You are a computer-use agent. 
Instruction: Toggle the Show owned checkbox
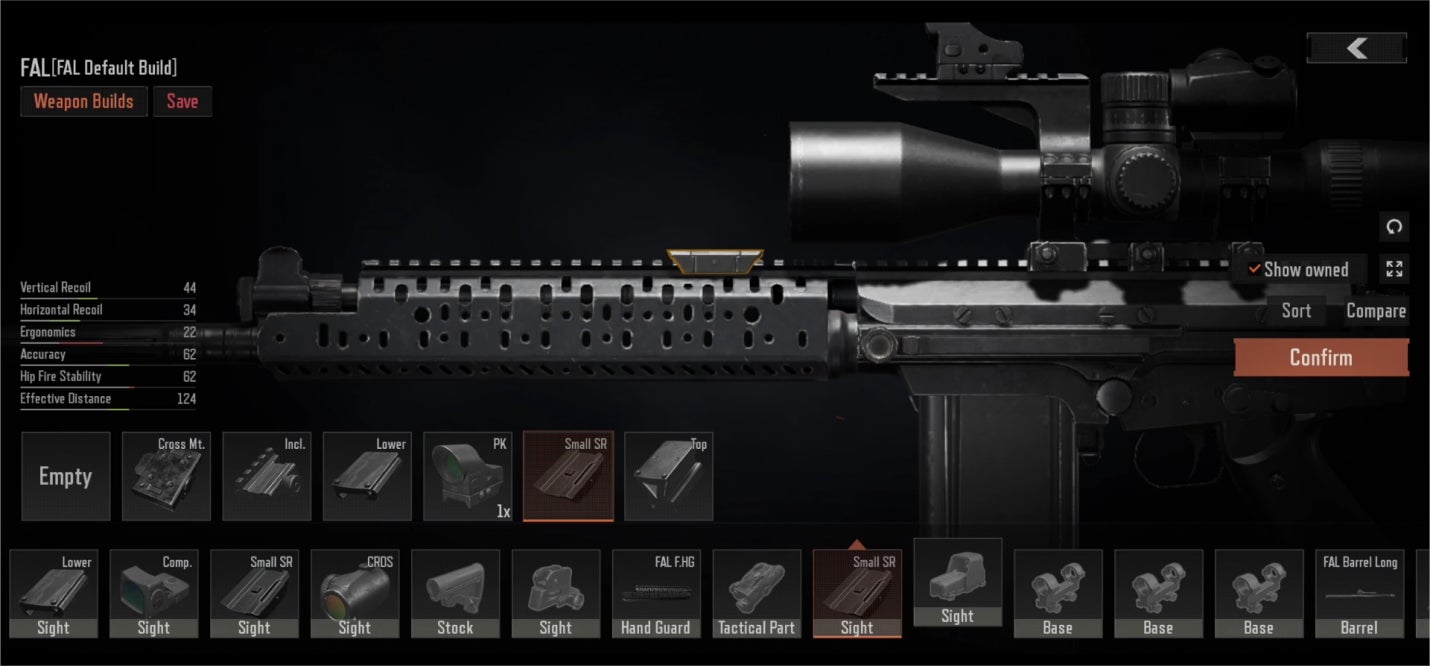point(1254,269)
